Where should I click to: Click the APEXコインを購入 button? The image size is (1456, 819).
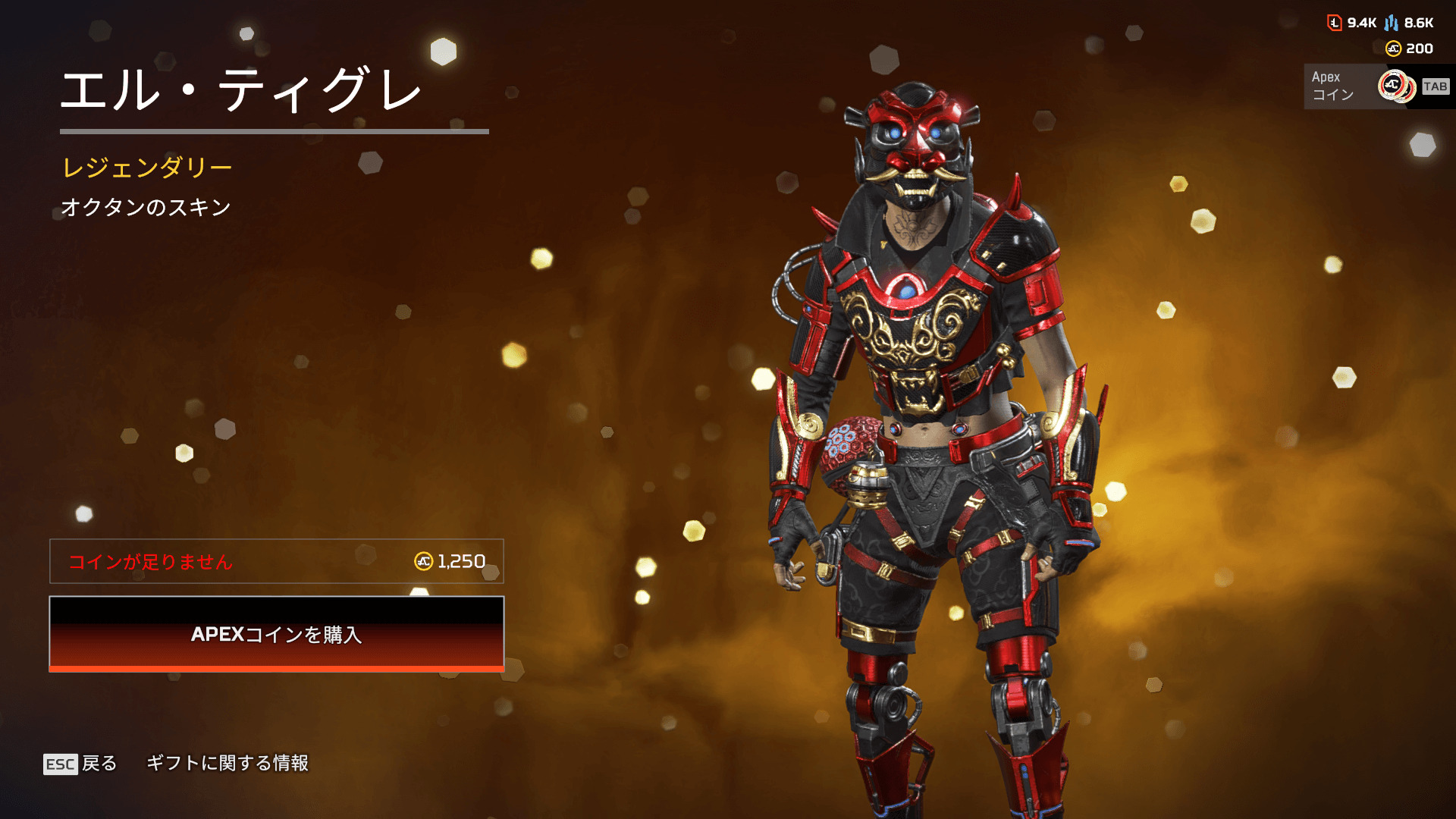[276, 634]
